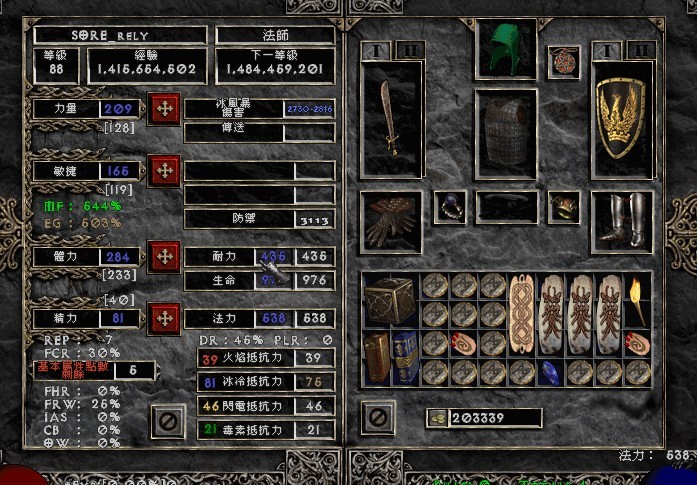Pick up the blue sapphire gem

point(551,372)
